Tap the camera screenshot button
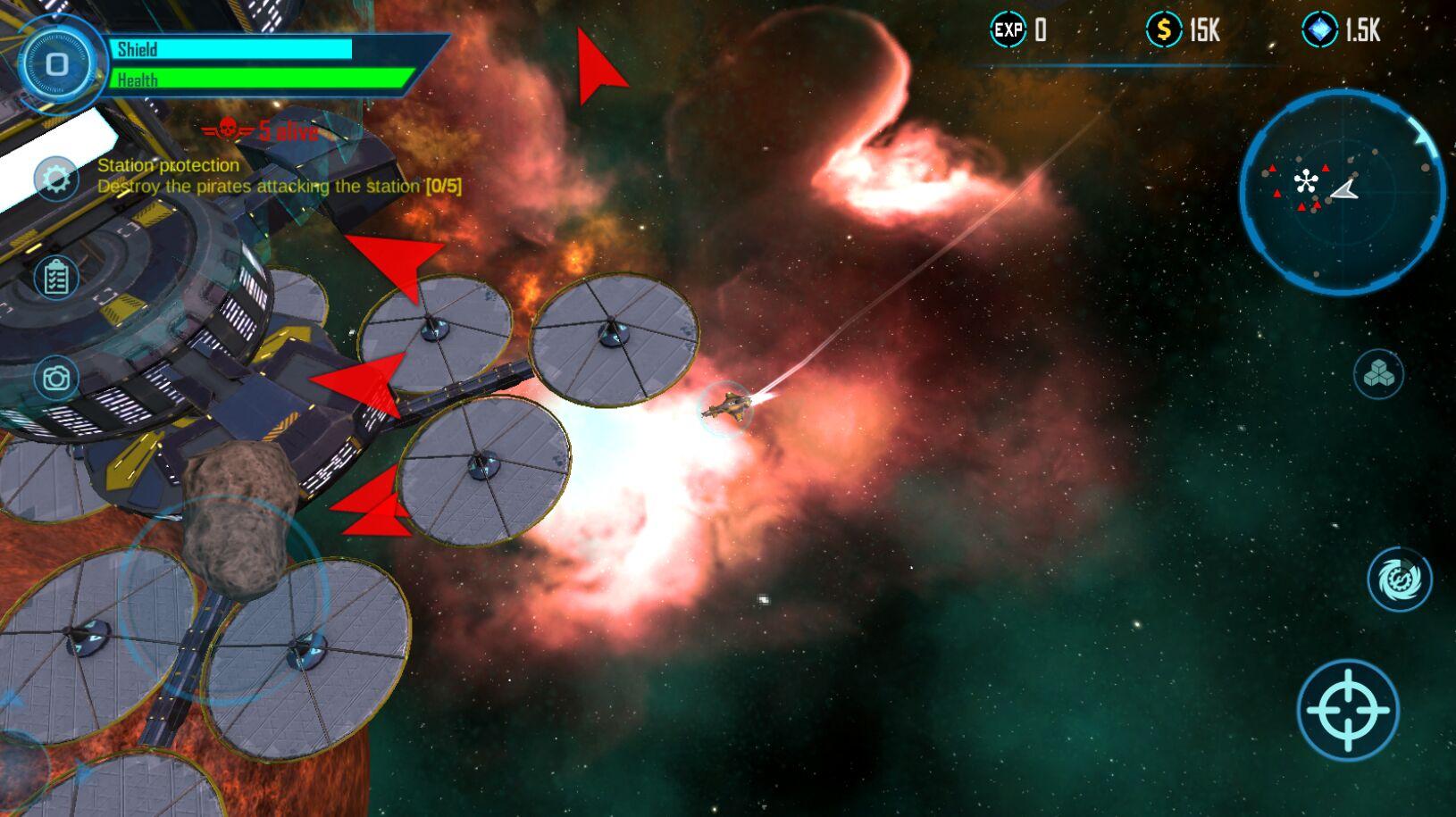The height and width of the screenshot is (817, 1456). point(56,378)
